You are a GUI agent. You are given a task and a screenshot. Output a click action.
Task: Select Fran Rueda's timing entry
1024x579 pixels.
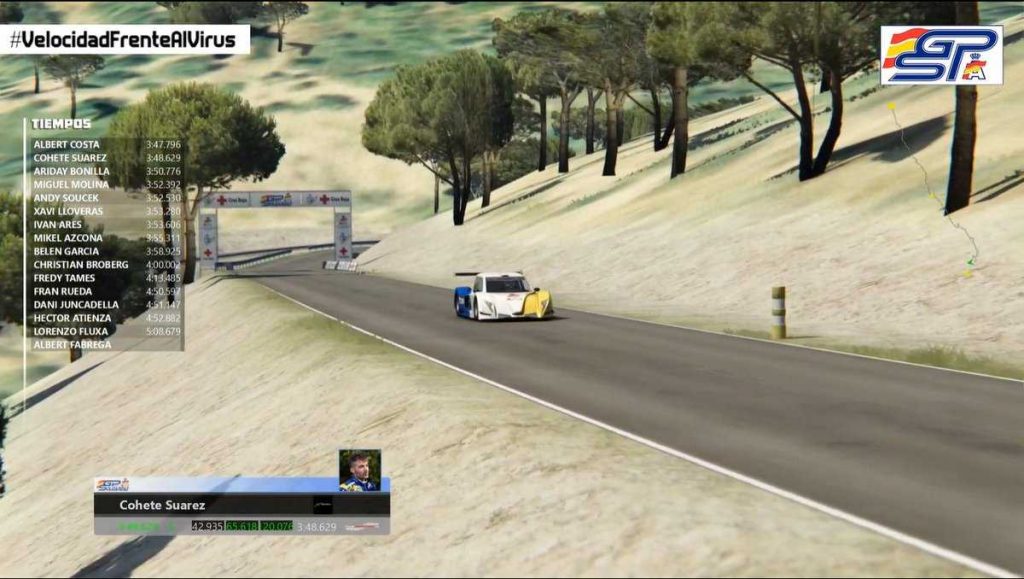click(105, 291)
